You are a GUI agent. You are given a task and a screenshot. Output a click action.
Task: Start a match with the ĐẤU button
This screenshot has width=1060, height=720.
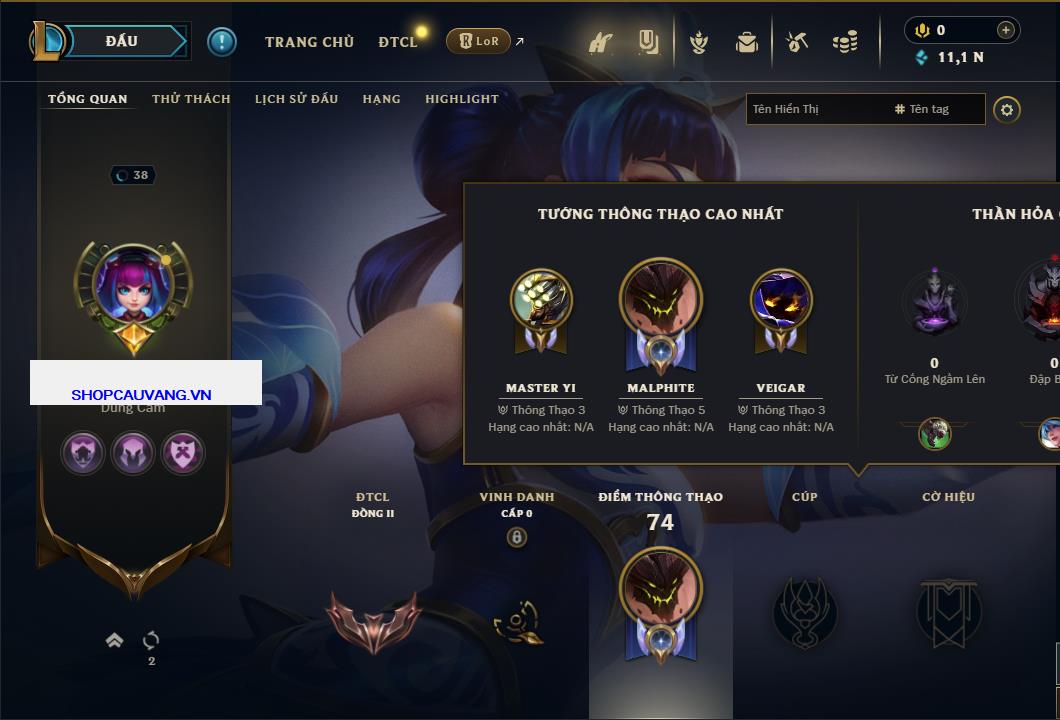tap(122, 41)
